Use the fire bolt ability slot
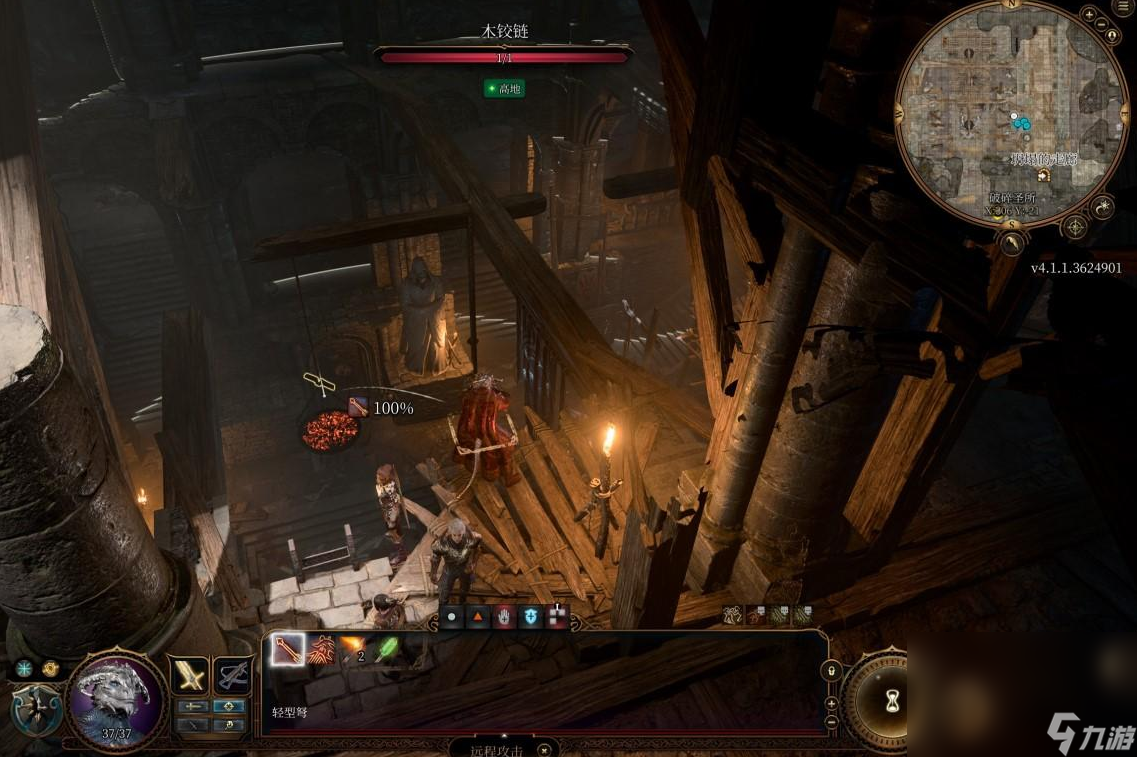 [x=353, y=651]
